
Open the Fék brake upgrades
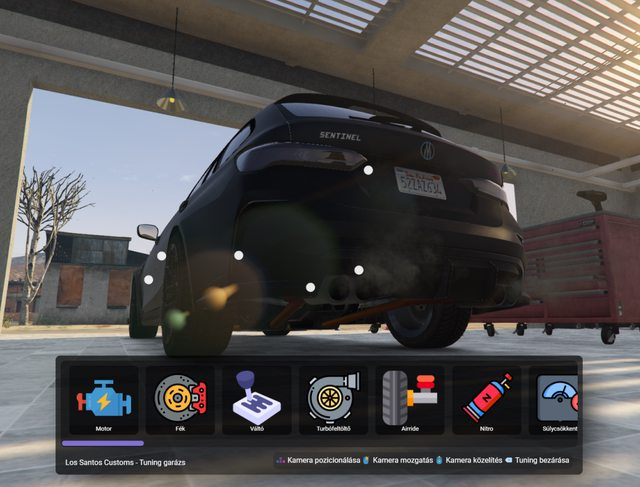coord(180,400)
